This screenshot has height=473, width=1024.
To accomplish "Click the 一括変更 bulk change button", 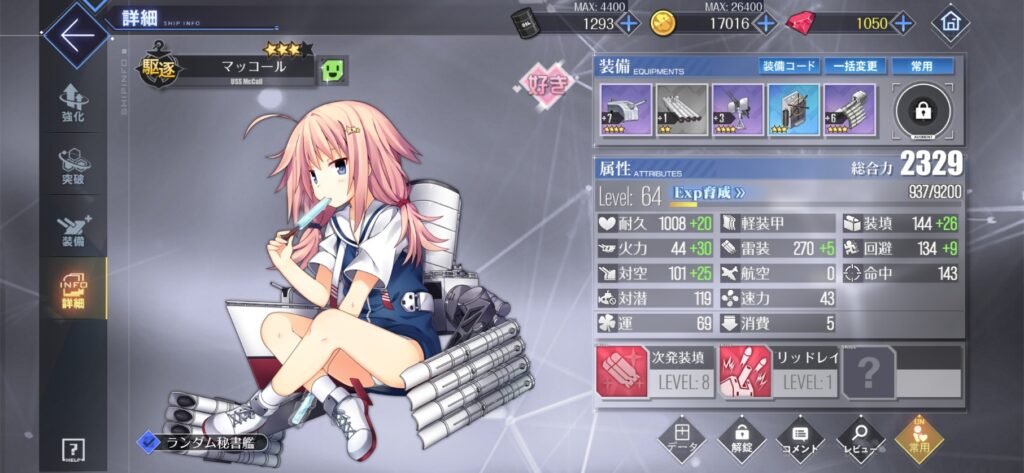I will pyautogui.click(x=855, y=66).
